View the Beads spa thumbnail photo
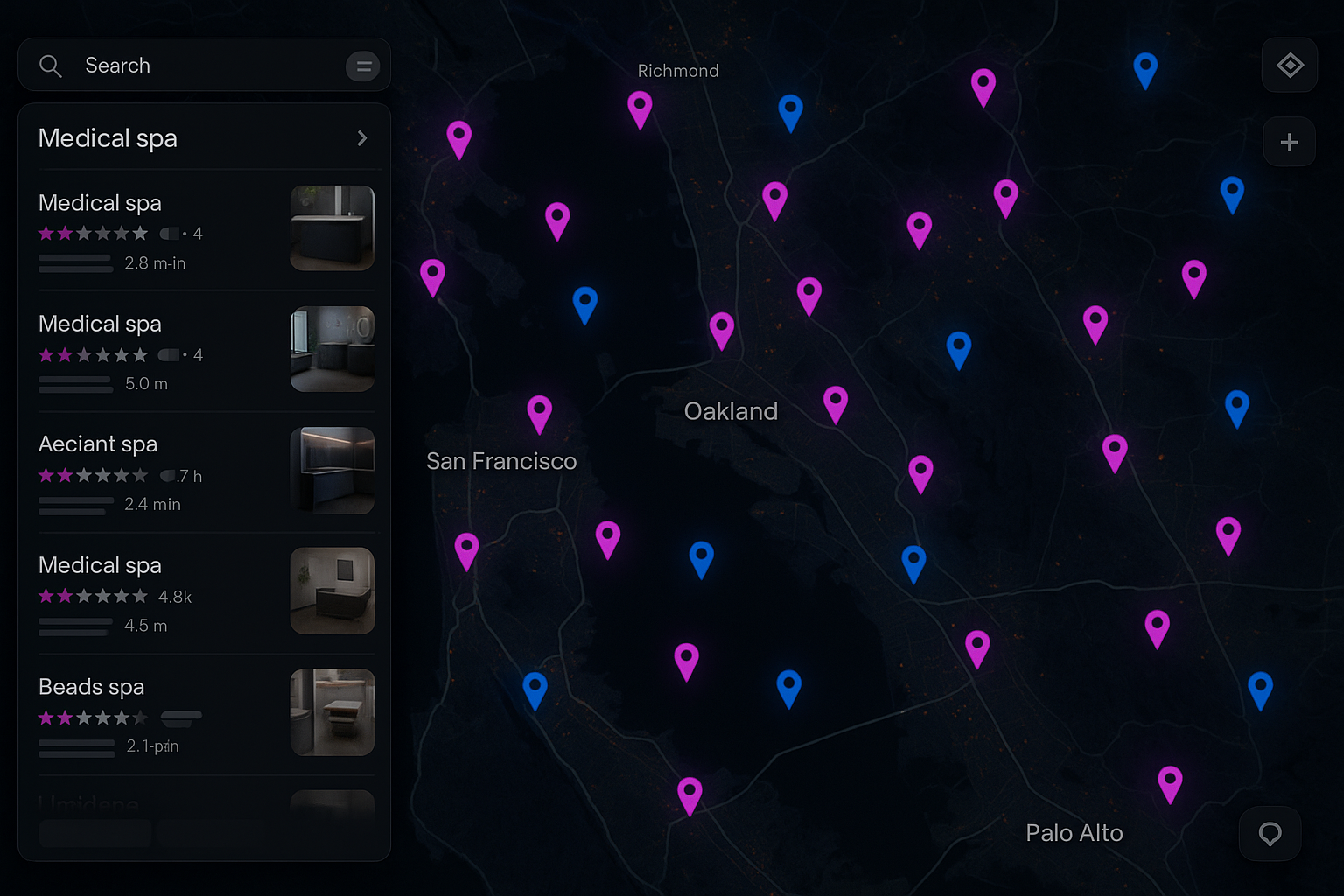1344x896 pixels. coord(332,711)
